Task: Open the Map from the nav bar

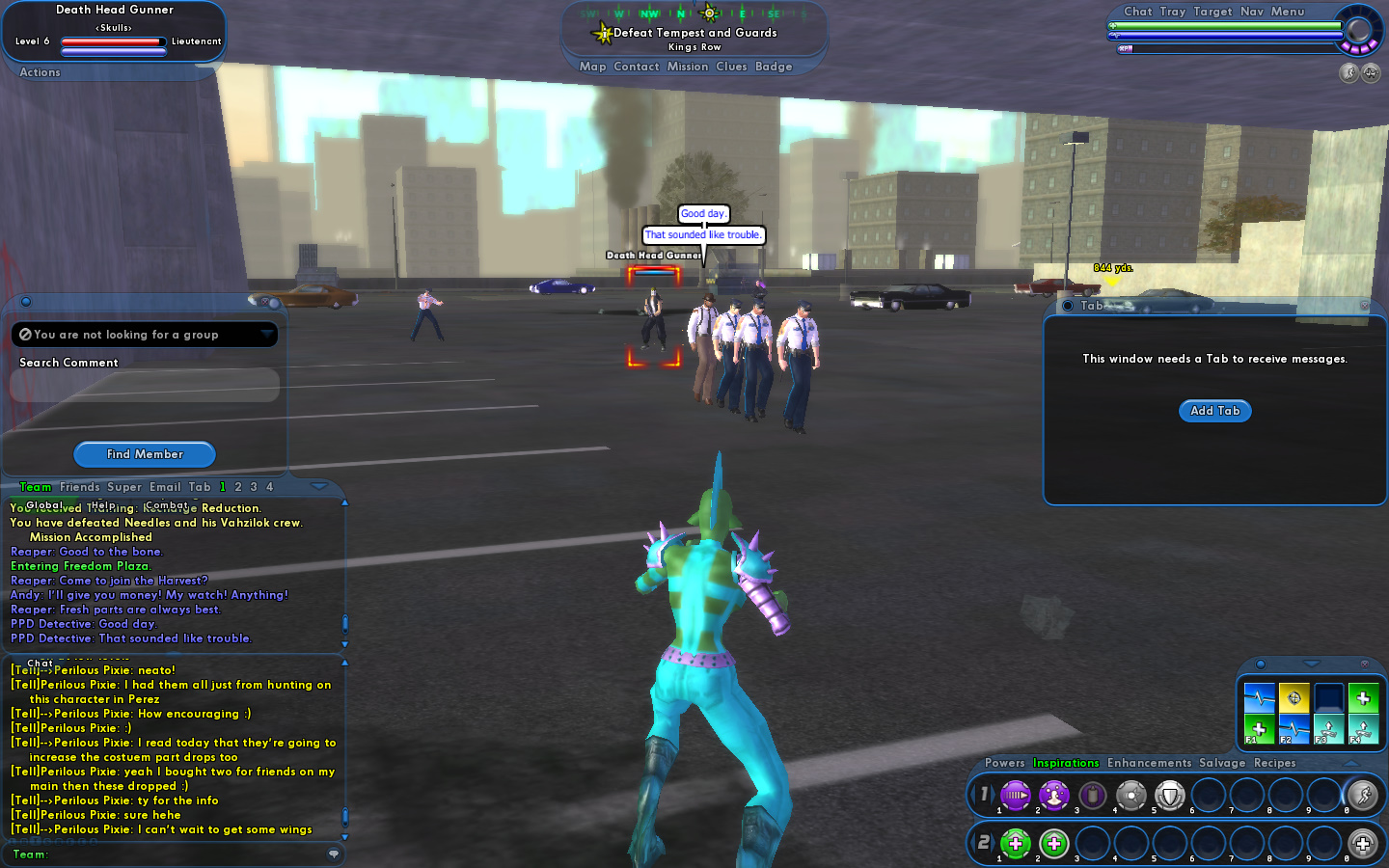Action: point(592,67)
